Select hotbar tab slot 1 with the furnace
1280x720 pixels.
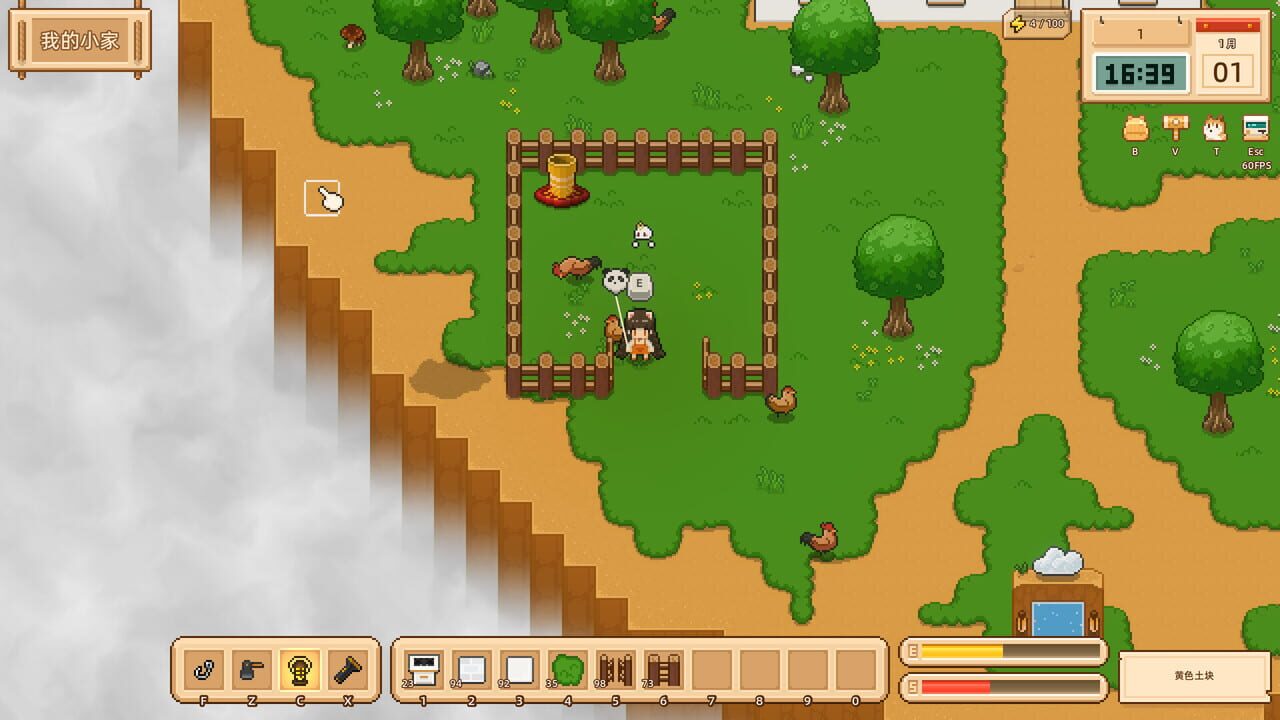pos(422,668)
